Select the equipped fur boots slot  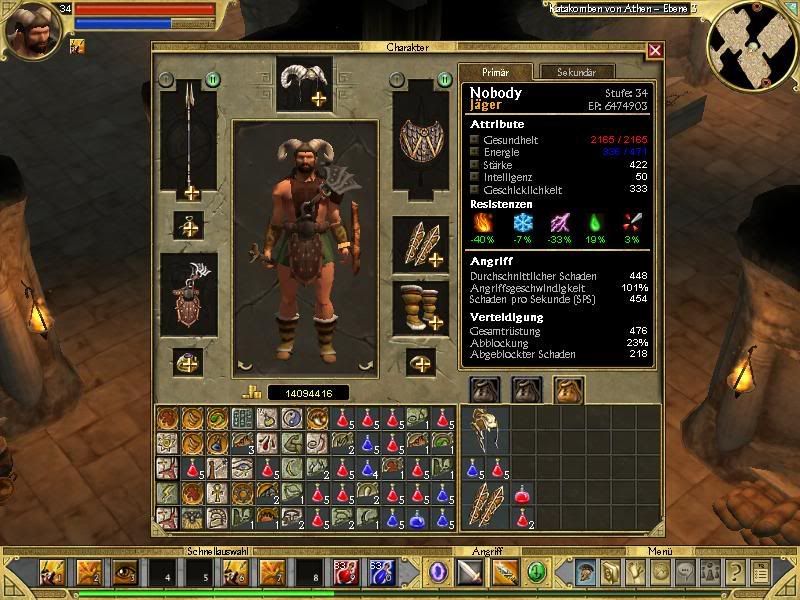[x=420, y=305]
